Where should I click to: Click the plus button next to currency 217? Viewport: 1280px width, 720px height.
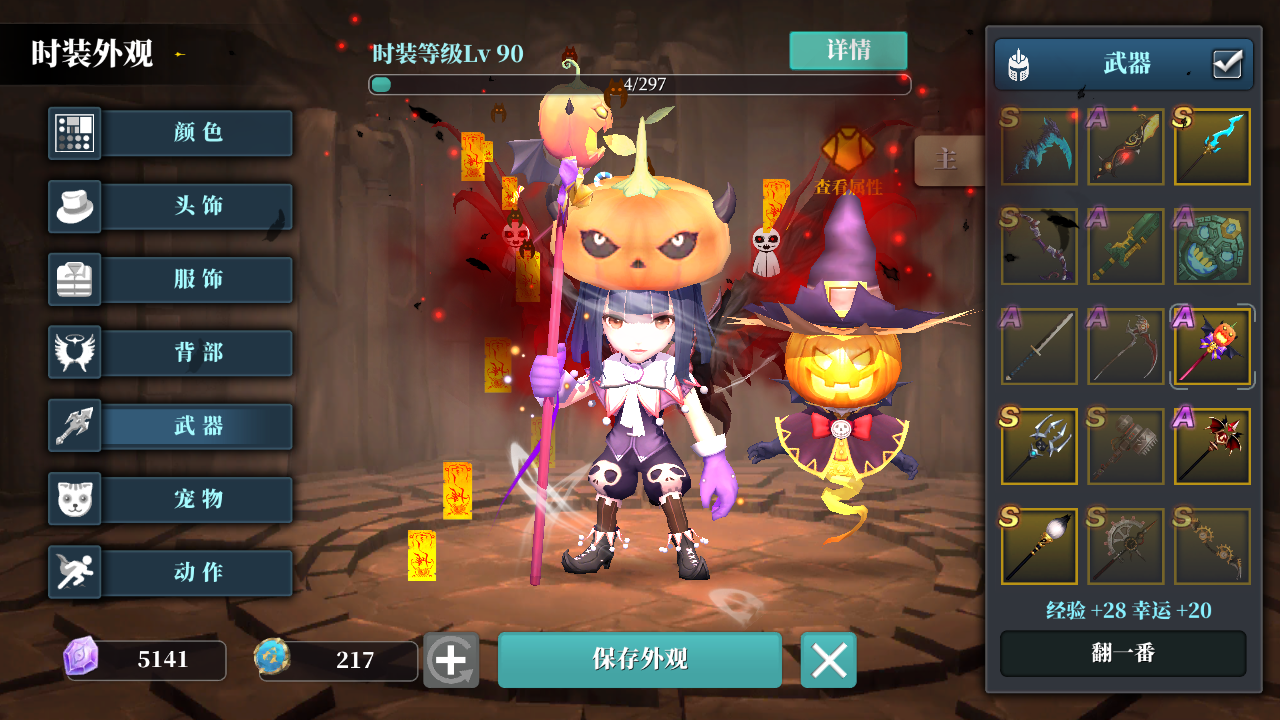coord(453,660)
